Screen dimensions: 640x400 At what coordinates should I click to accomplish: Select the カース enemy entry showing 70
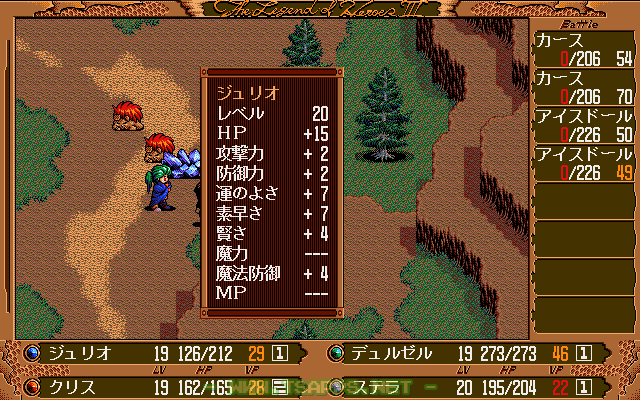click(x=584, y=85)
